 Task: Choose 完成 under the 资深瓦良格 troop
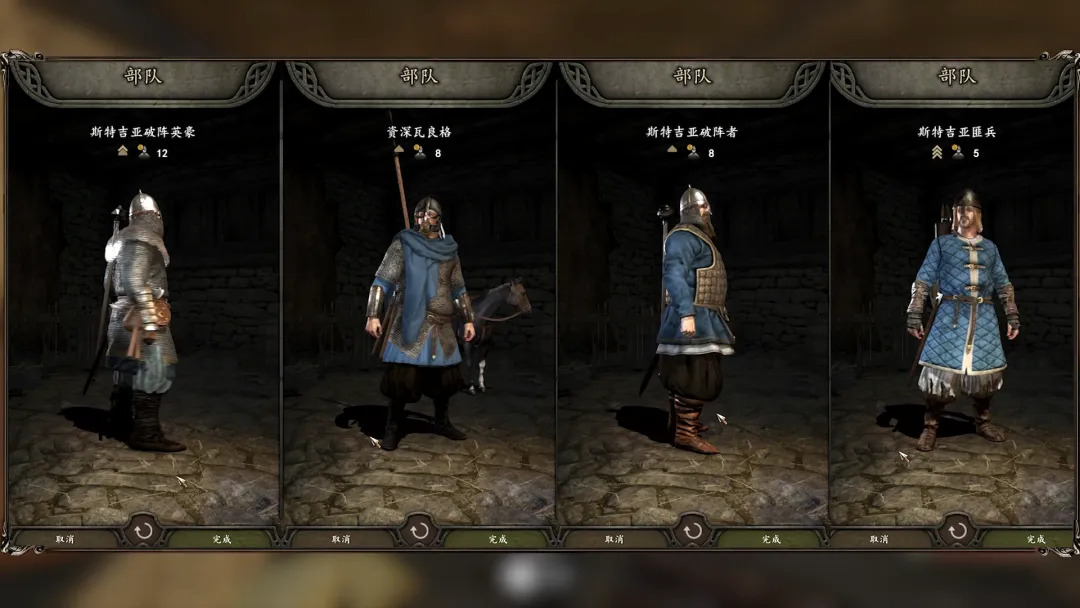pyautogui.click(x=497, y=539)
